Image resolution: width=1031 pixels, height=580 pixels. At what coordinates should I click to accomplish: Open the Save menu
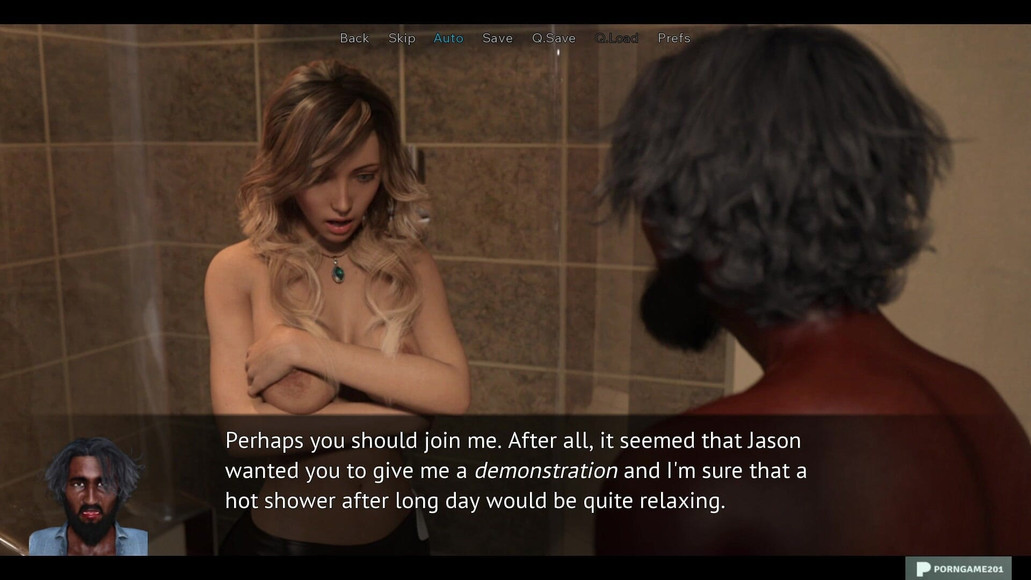497,38
